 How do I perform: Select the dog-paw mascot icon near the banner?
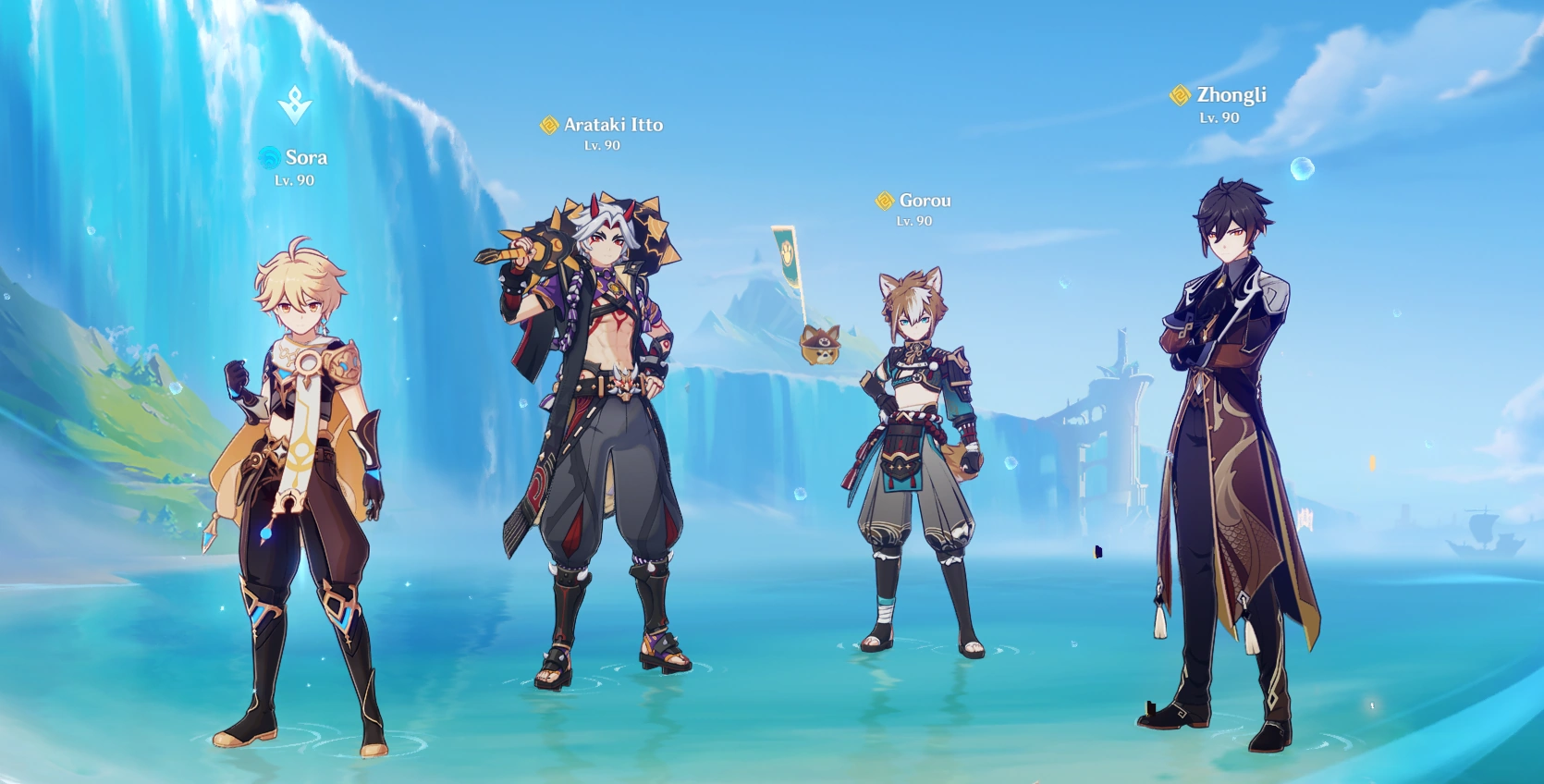[x=817, y=346]
